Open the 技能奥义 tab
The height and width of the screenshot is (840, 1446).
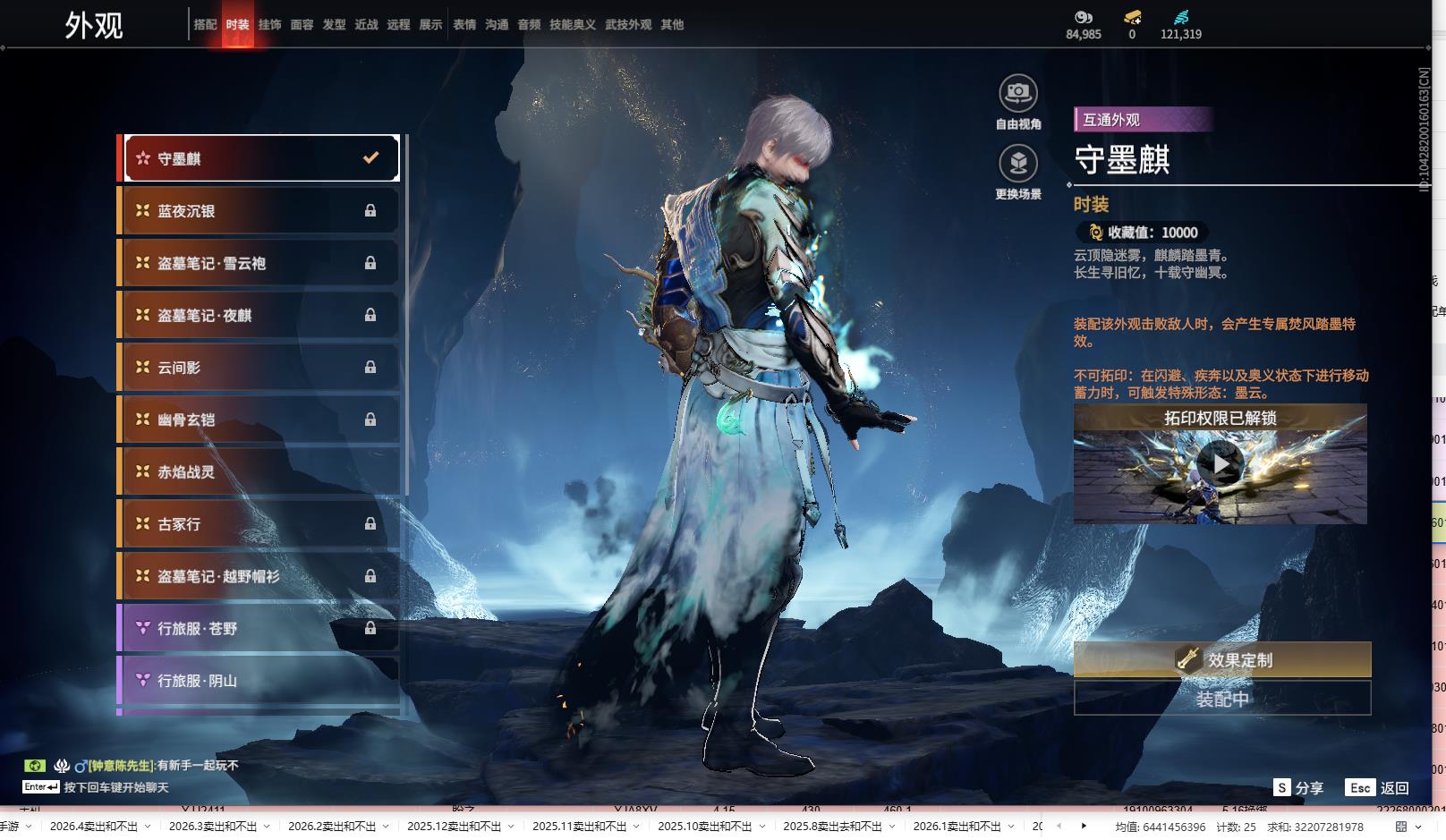[x=572, y=25]
